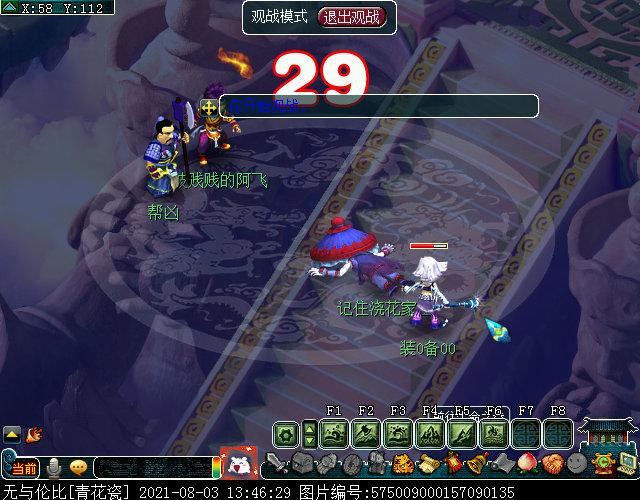Open the white bear emoticon button

pos(238,462)
